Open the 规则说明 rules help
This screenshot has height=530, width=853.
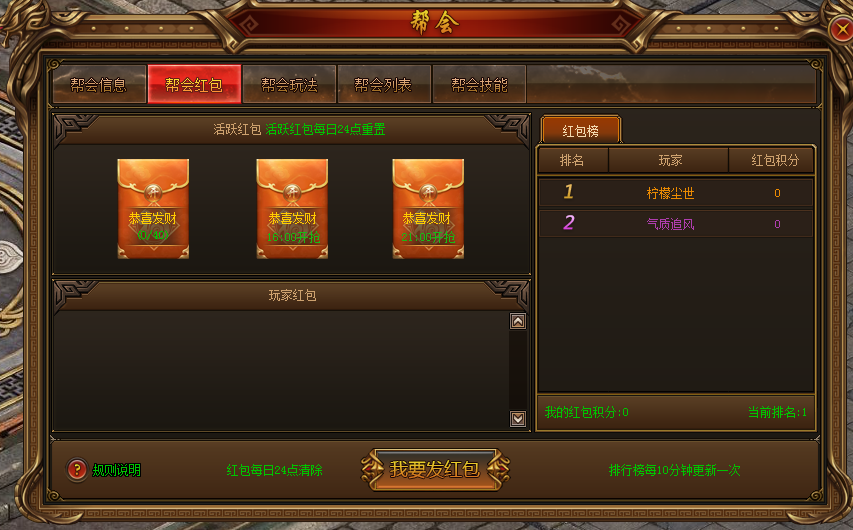coord(104,470)
